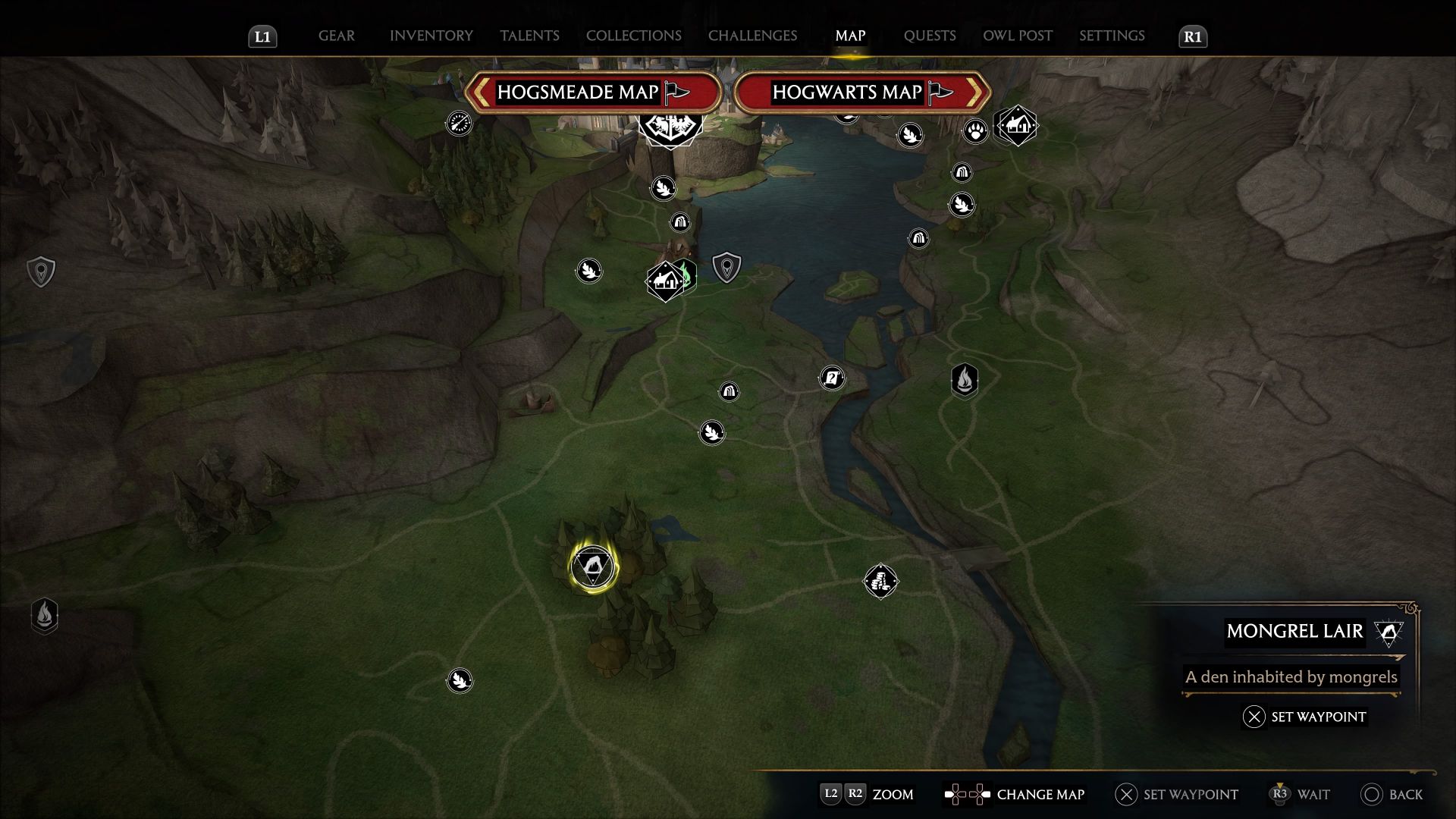Viewport: 1456px width, 819px height.
Task: Open the Talents tab
Action: coord(529,36)
